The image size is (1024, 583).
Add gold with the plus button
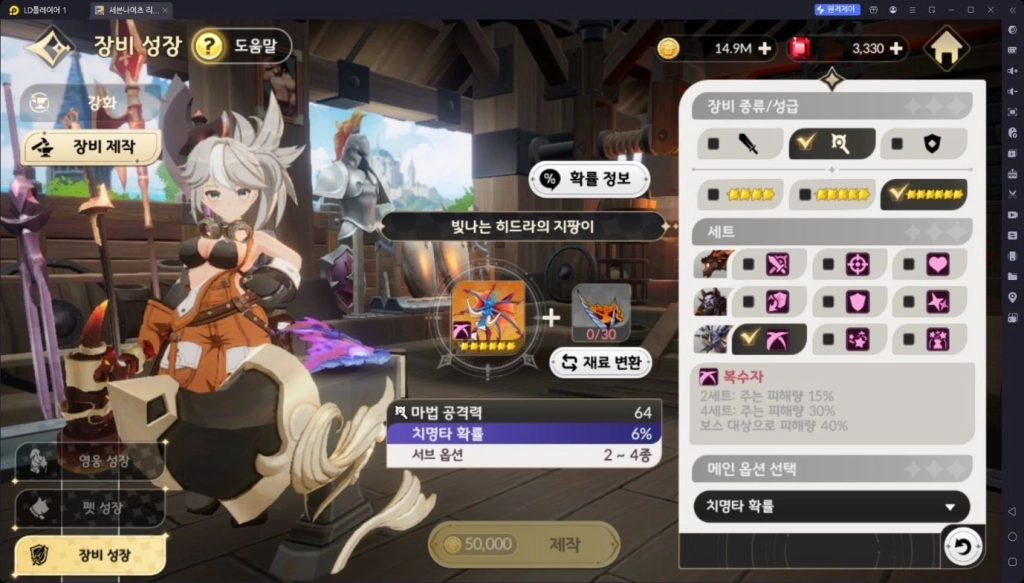[765, 48]
